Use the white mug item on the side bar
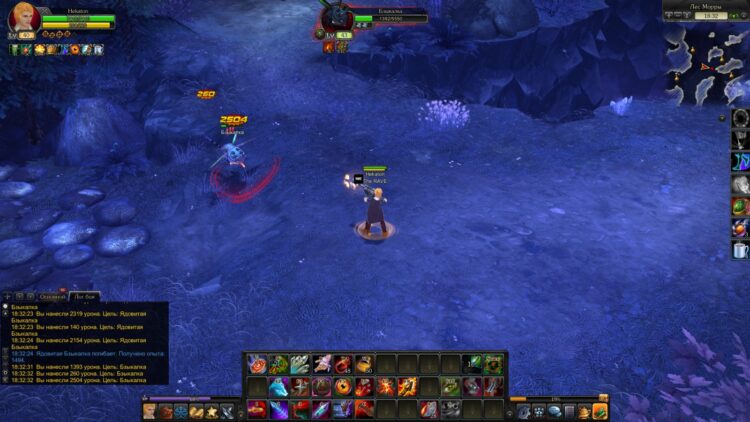Viewport: 750px width, 422px height. coord(740,250)
